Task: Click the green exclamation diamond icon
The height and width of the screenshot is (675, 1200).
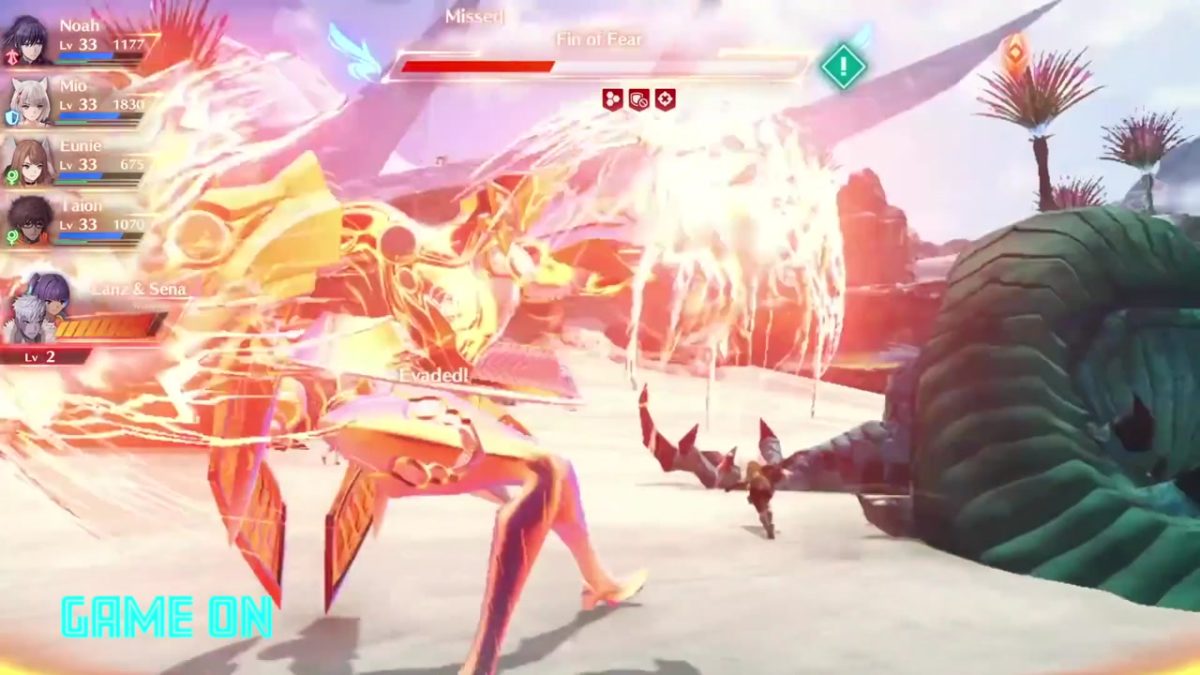Action: coord(843,67)
